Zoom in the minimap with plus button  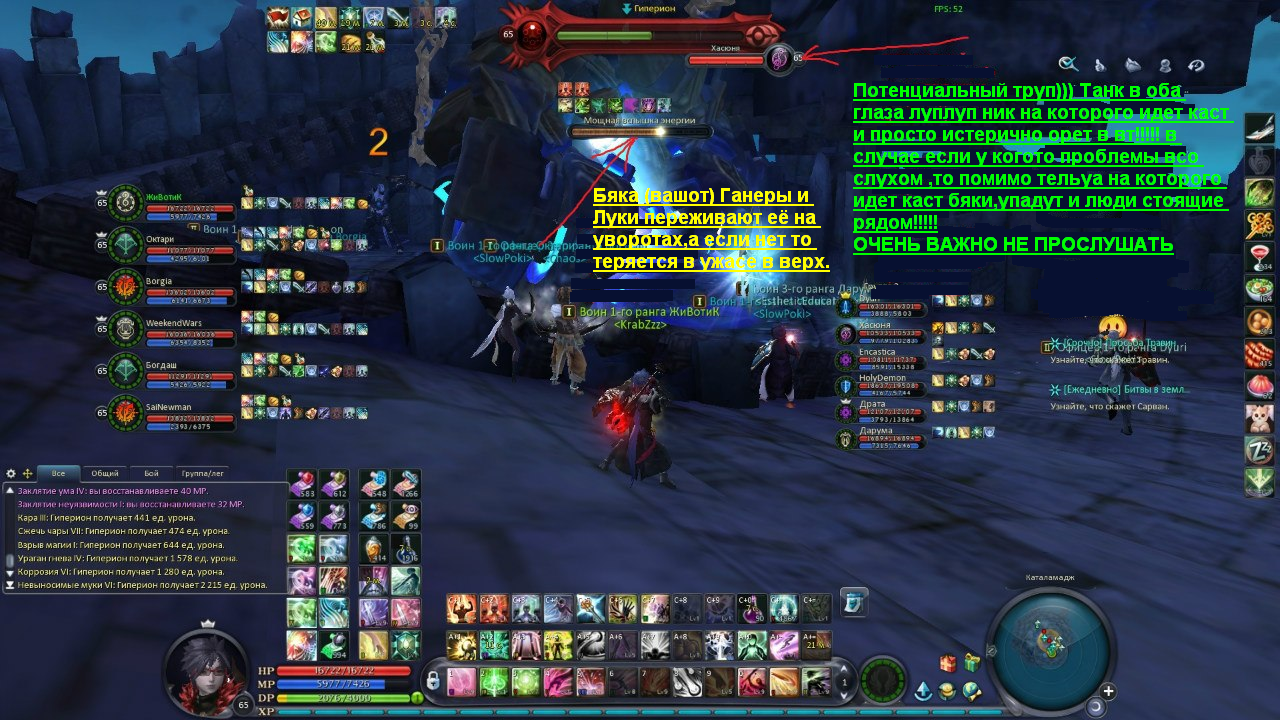pyautogui.click(x=1109, y=691)
